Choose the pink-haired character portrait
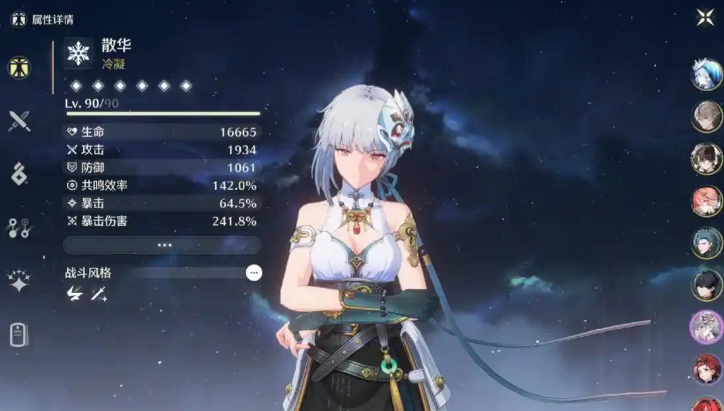Viewport: 724px width, 411px height. coord(707,201)
